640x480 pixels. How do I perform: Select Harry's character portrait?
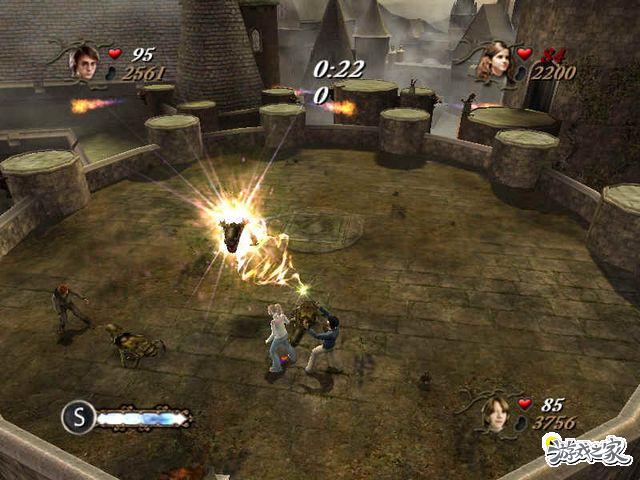(x=84, y=62)
